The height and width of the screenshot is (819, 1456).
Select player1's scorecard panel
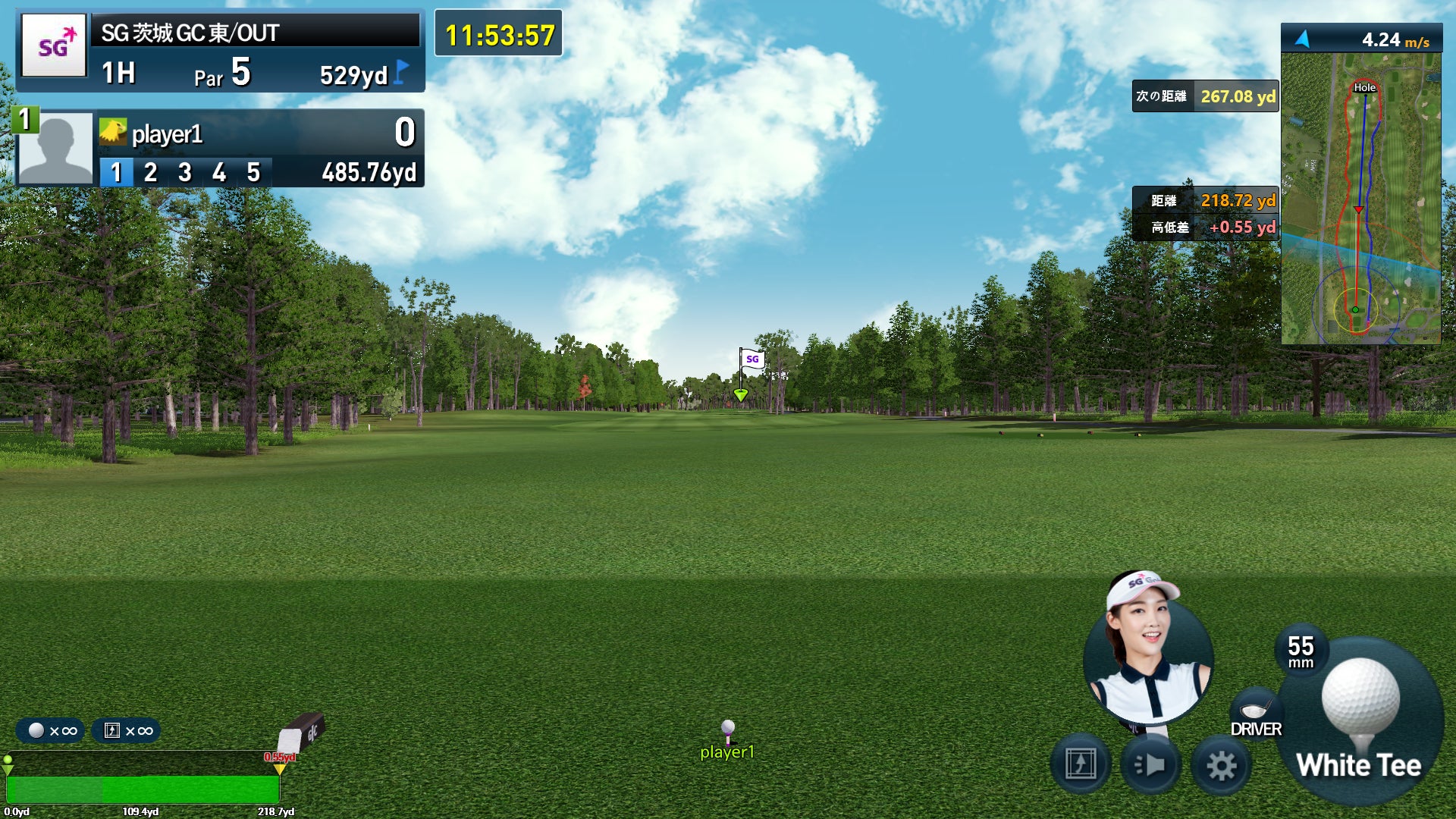pos(258,148)
